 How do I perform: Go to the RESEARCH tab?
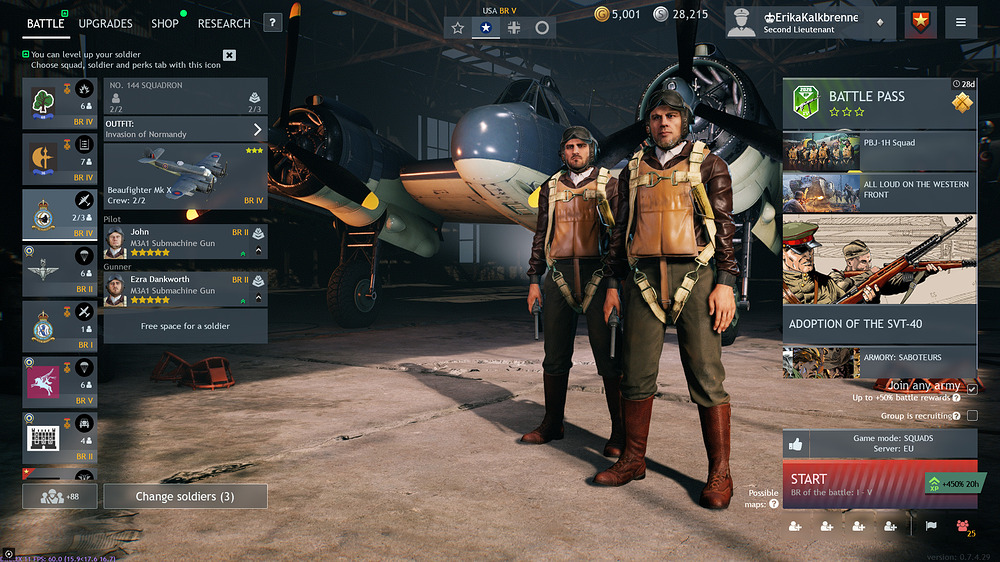pyautogui.click(x=224, y=23)
